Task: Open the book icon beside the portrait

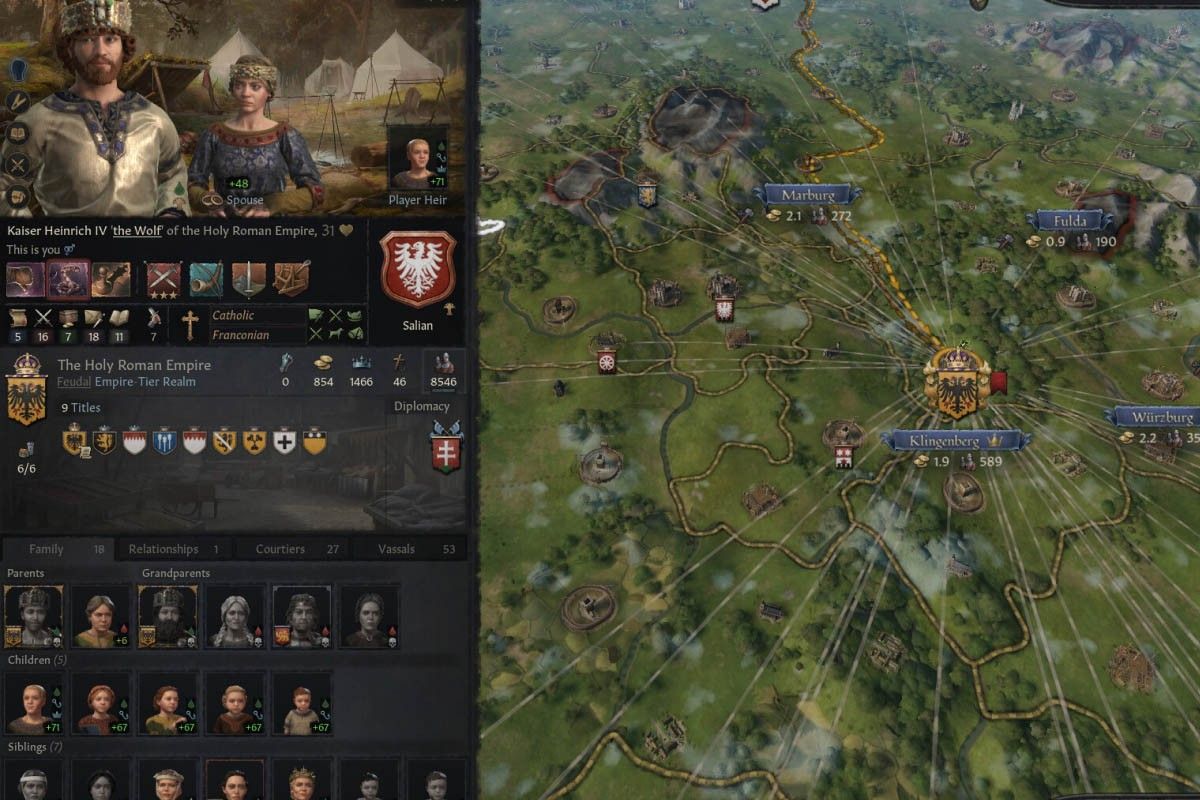Action: coord(19,134)
